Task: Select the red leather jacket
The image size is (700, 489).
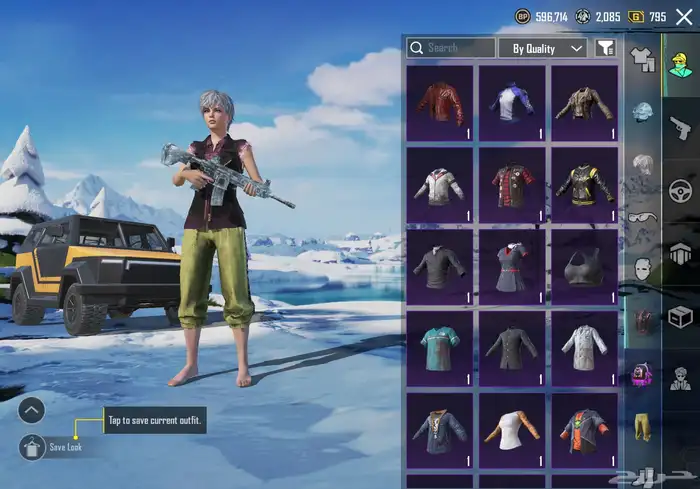Action: pos(440,103)
